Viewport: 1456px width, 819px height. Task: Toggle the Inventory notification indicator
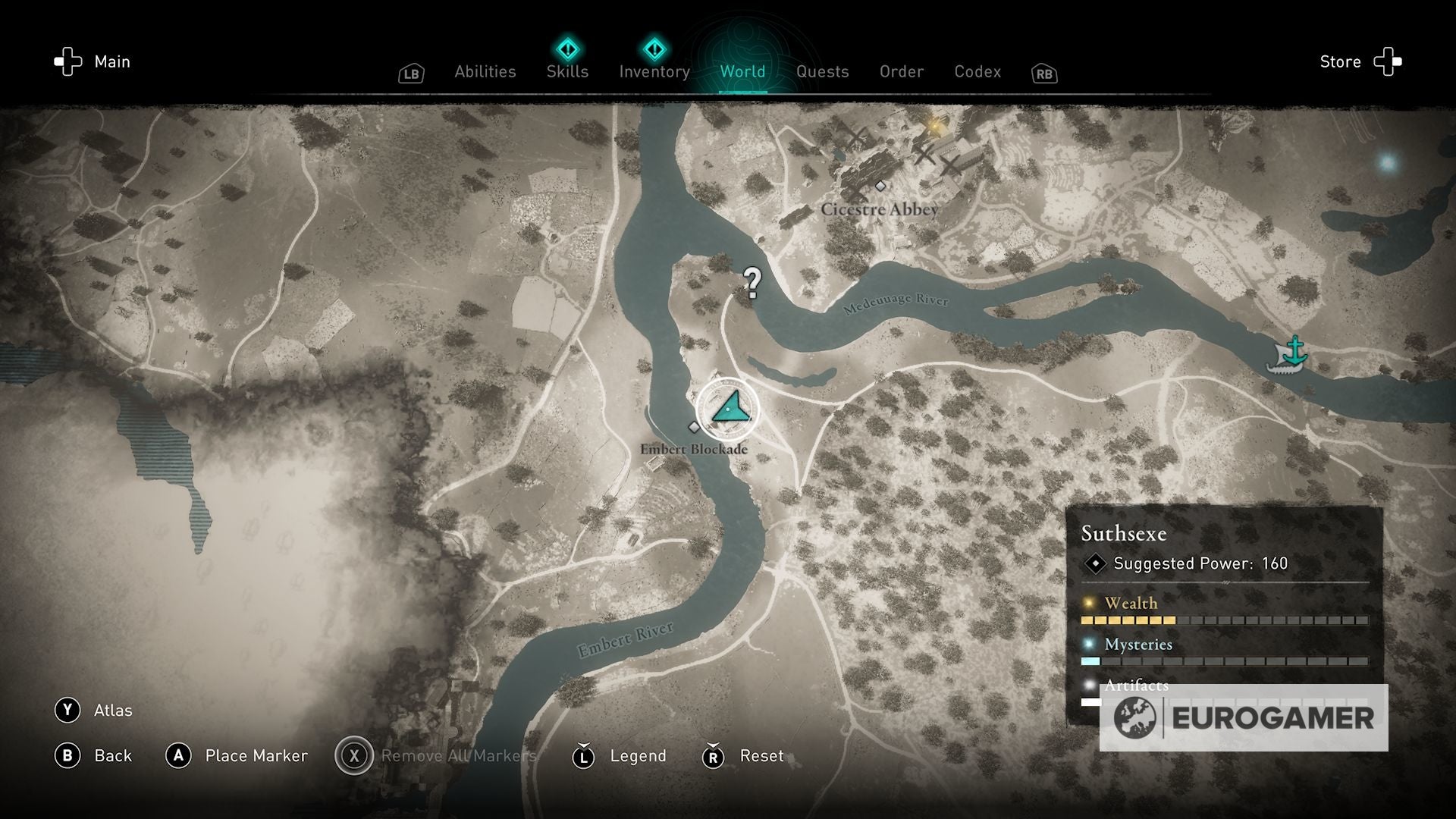[654, 49]
